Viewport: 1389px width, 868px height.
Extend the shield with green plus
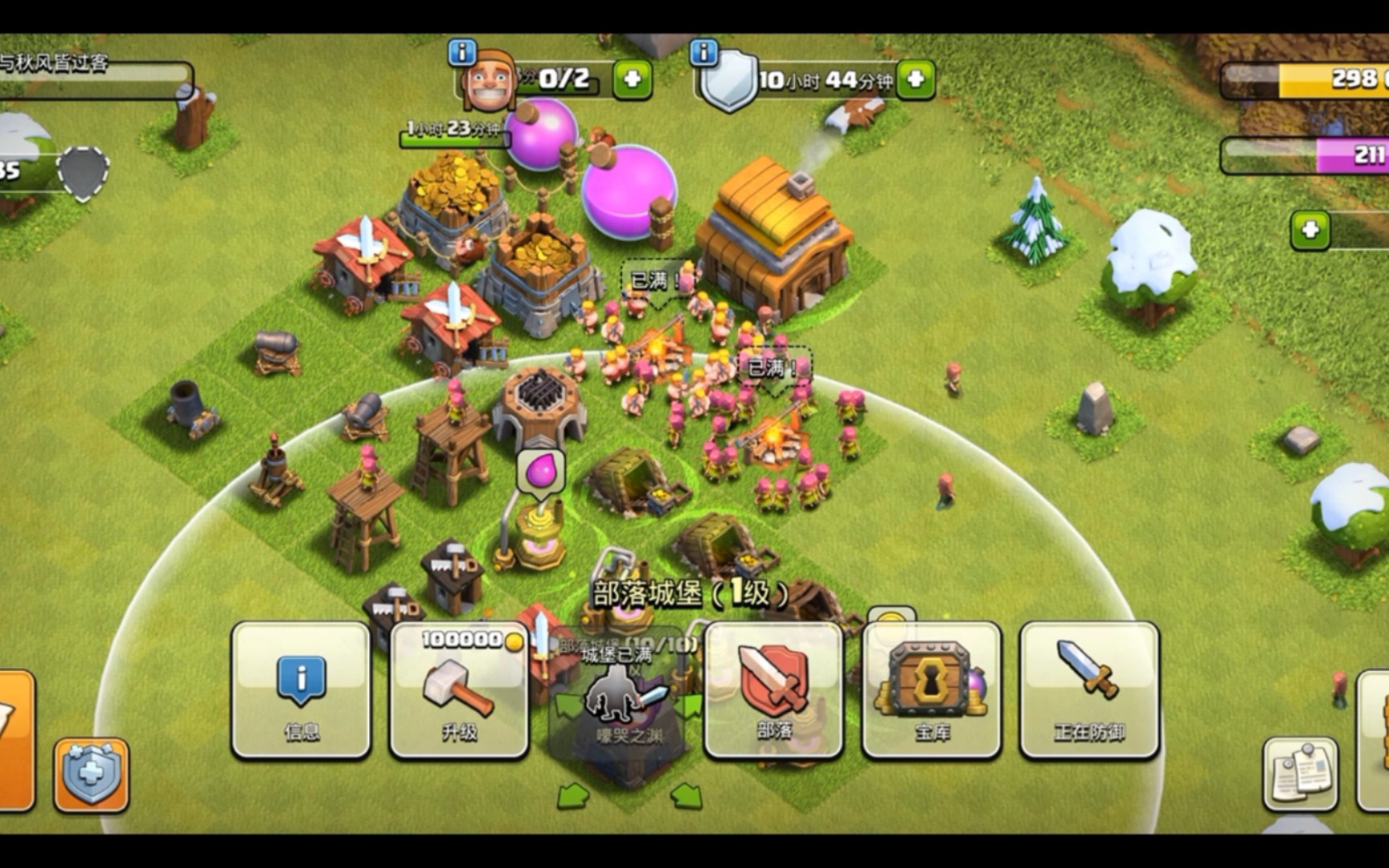tap(916, 80)
